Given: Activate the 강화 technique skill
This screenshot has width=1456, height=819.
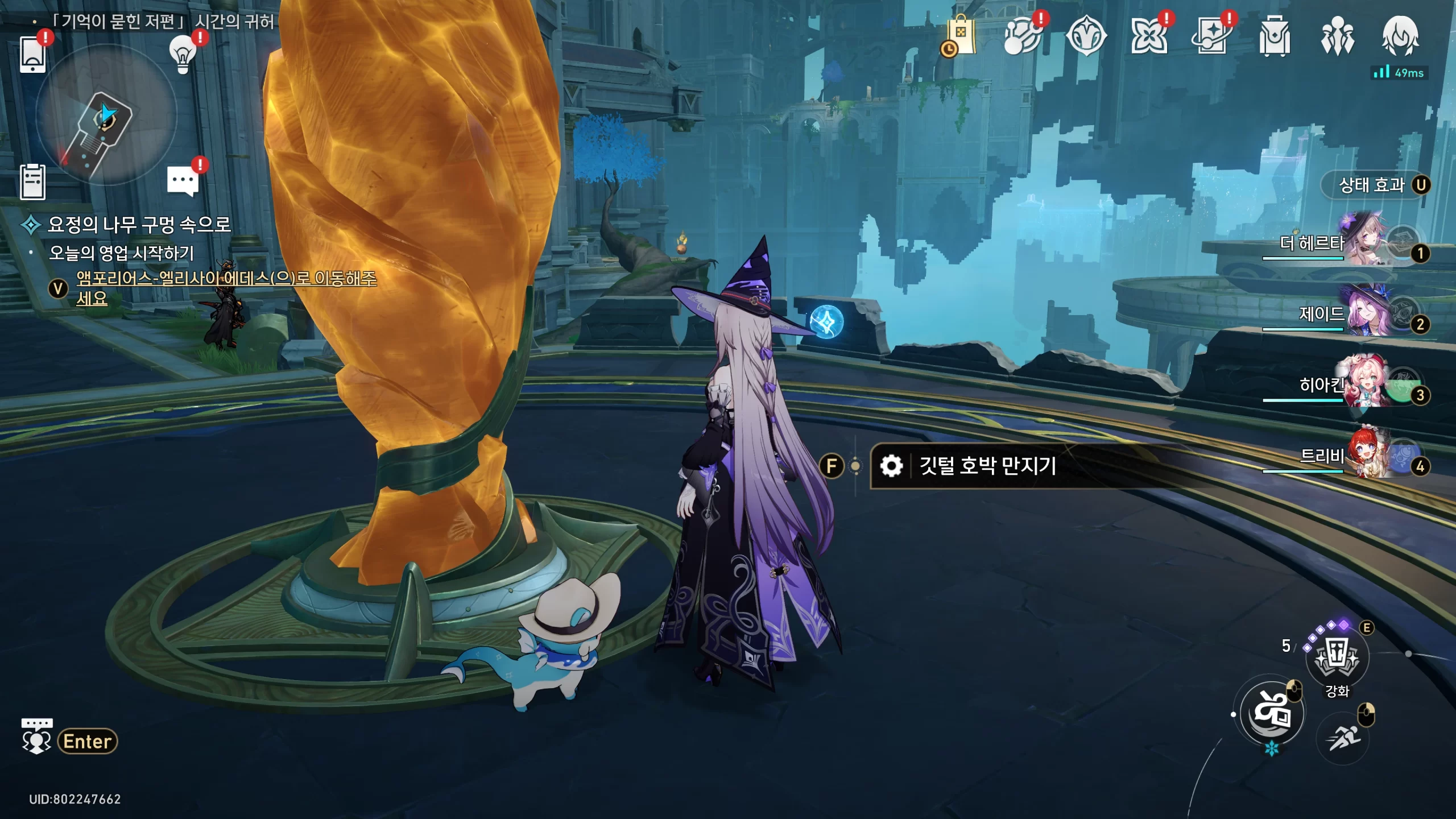Looking at the screenshot, I should click(x=1337, y=657).
